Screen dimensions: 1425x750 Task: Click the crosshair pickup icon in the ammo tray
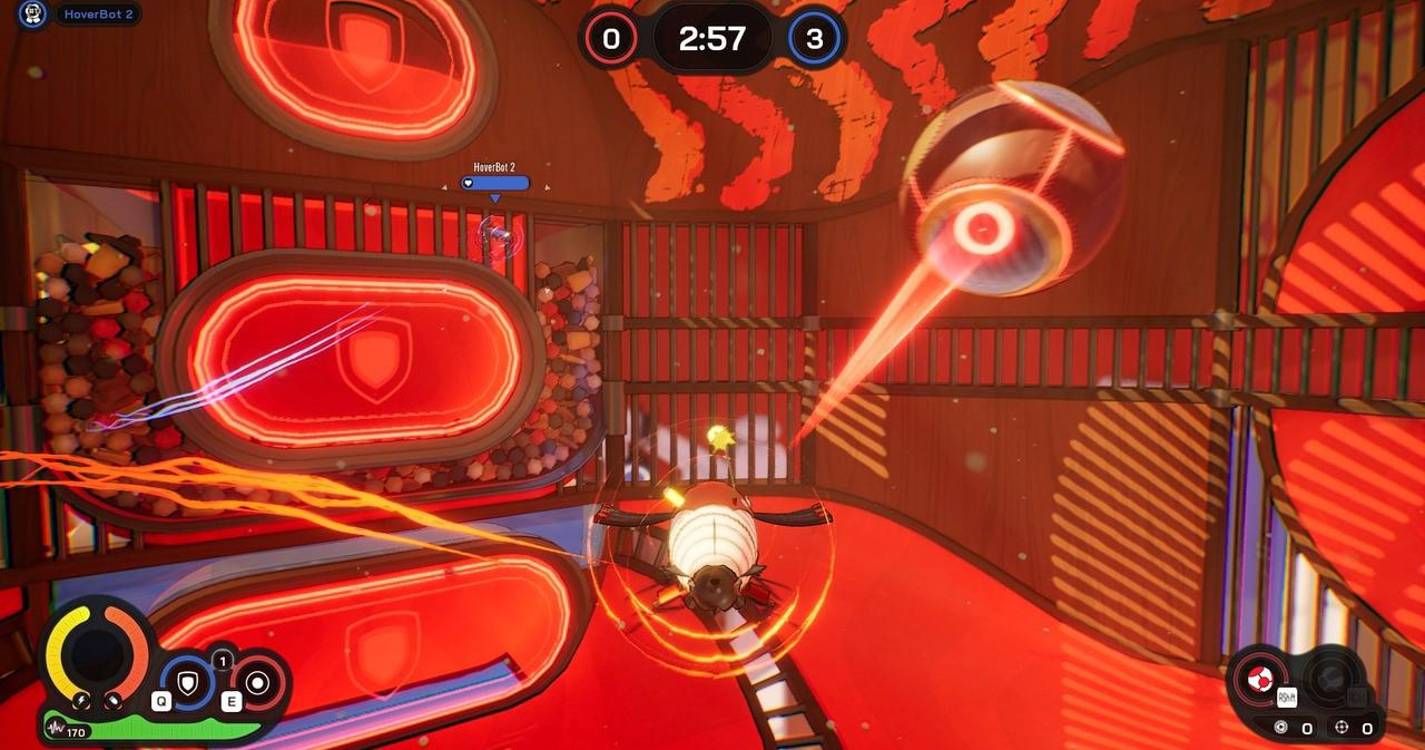point(1341,727)
